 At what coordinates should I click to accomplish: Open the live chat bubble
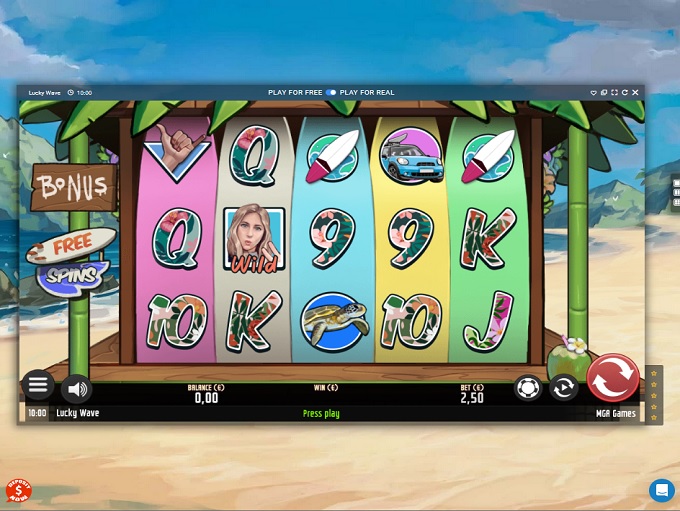(661, 490)
